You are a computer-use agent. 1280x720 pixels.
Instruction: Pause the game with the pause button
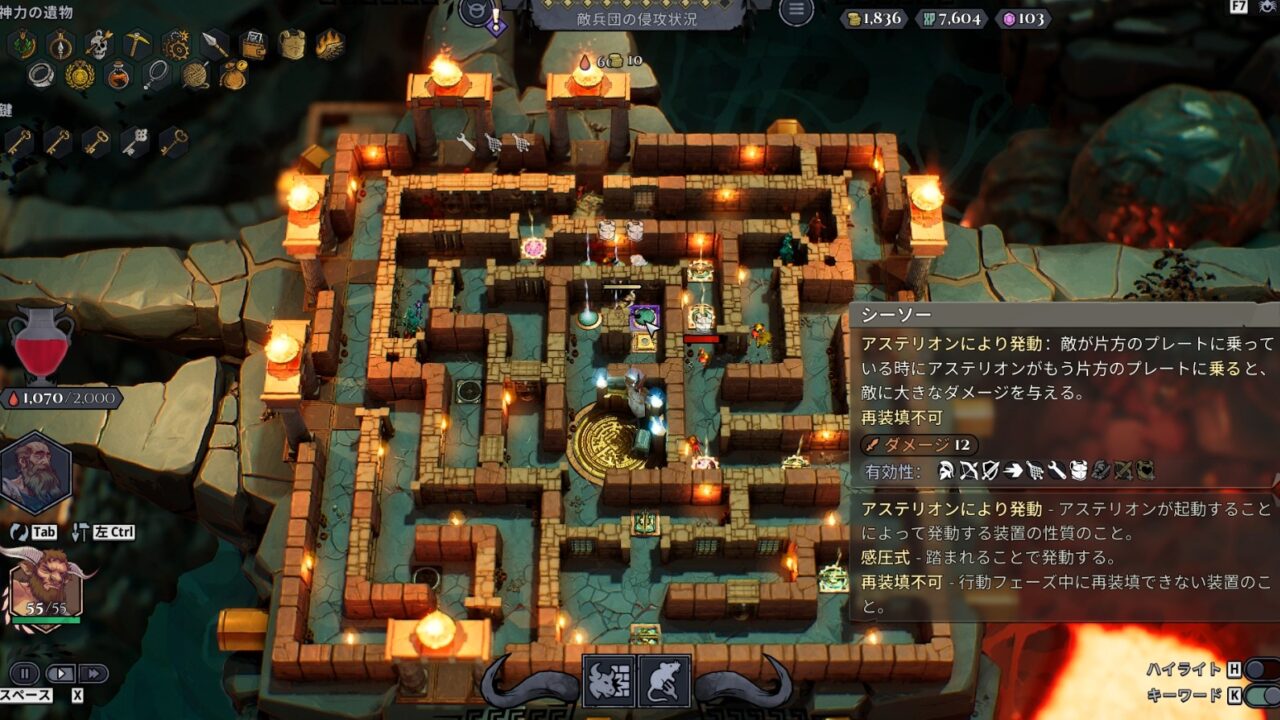point(25,673)
